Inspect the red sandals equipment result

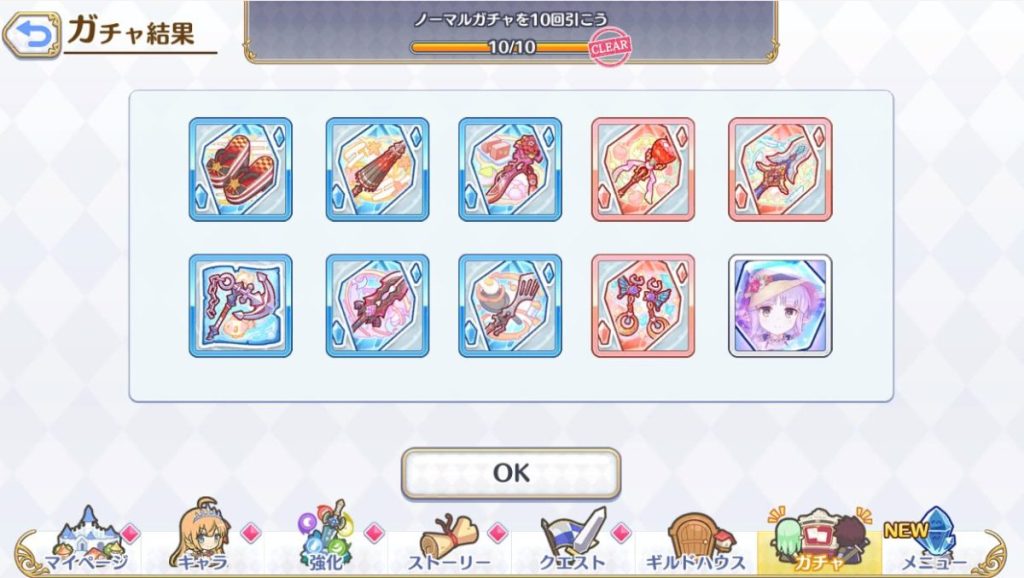click(241, 169)
